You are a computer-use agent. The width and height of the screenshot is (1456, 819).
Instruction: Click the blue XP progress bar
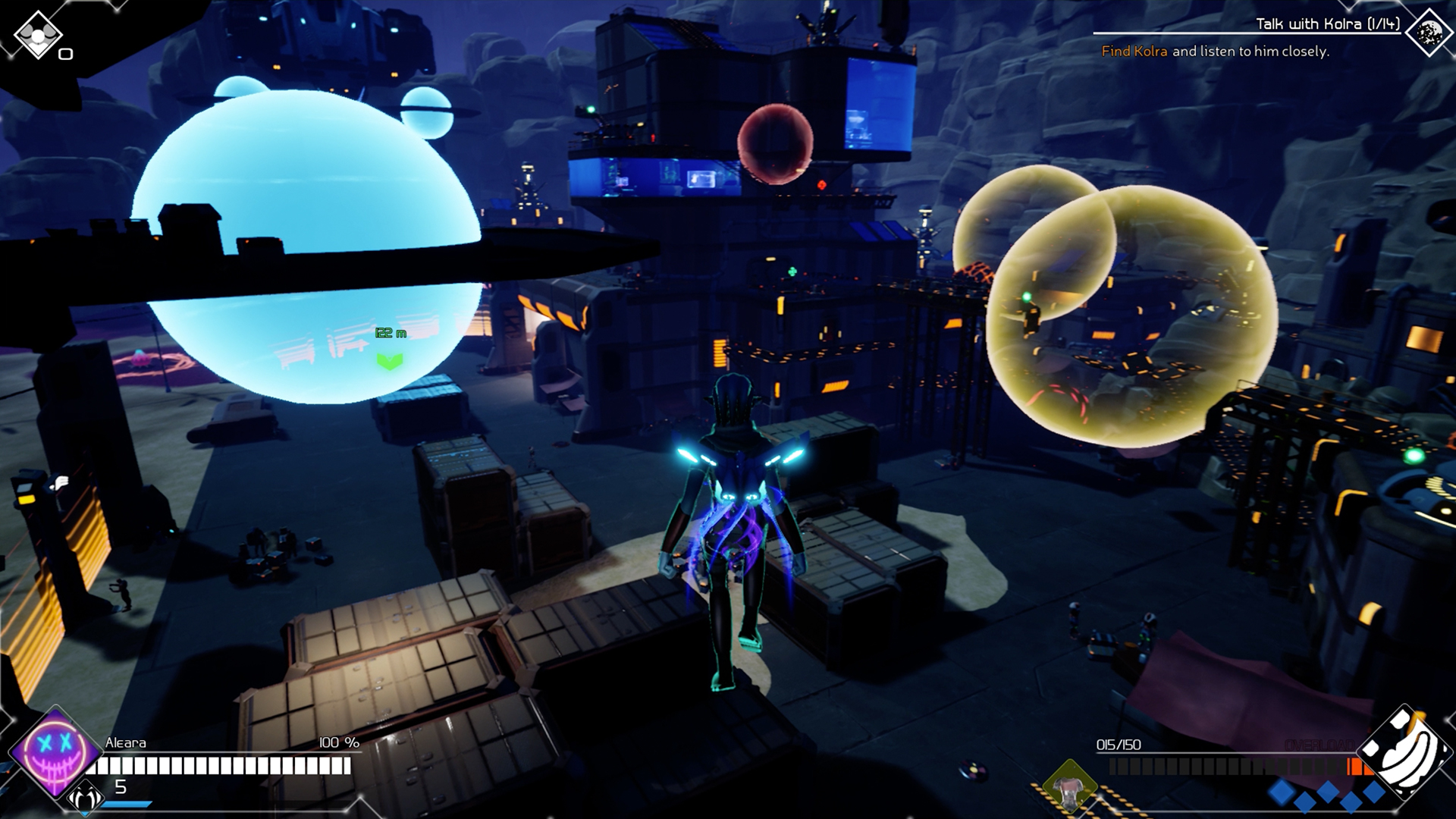pos(125,802)
